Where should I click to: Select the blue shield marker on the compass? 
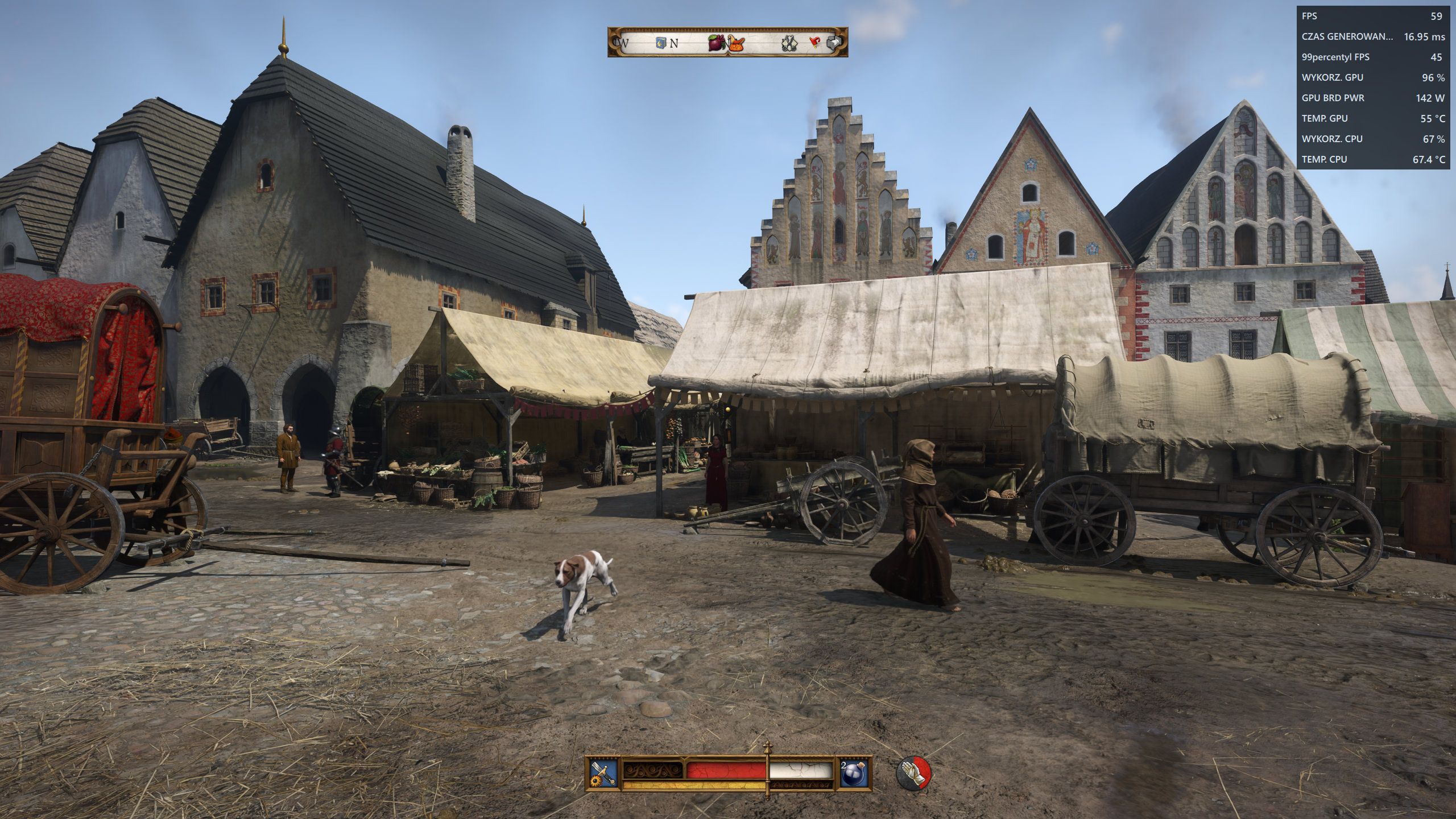[661, 43]
